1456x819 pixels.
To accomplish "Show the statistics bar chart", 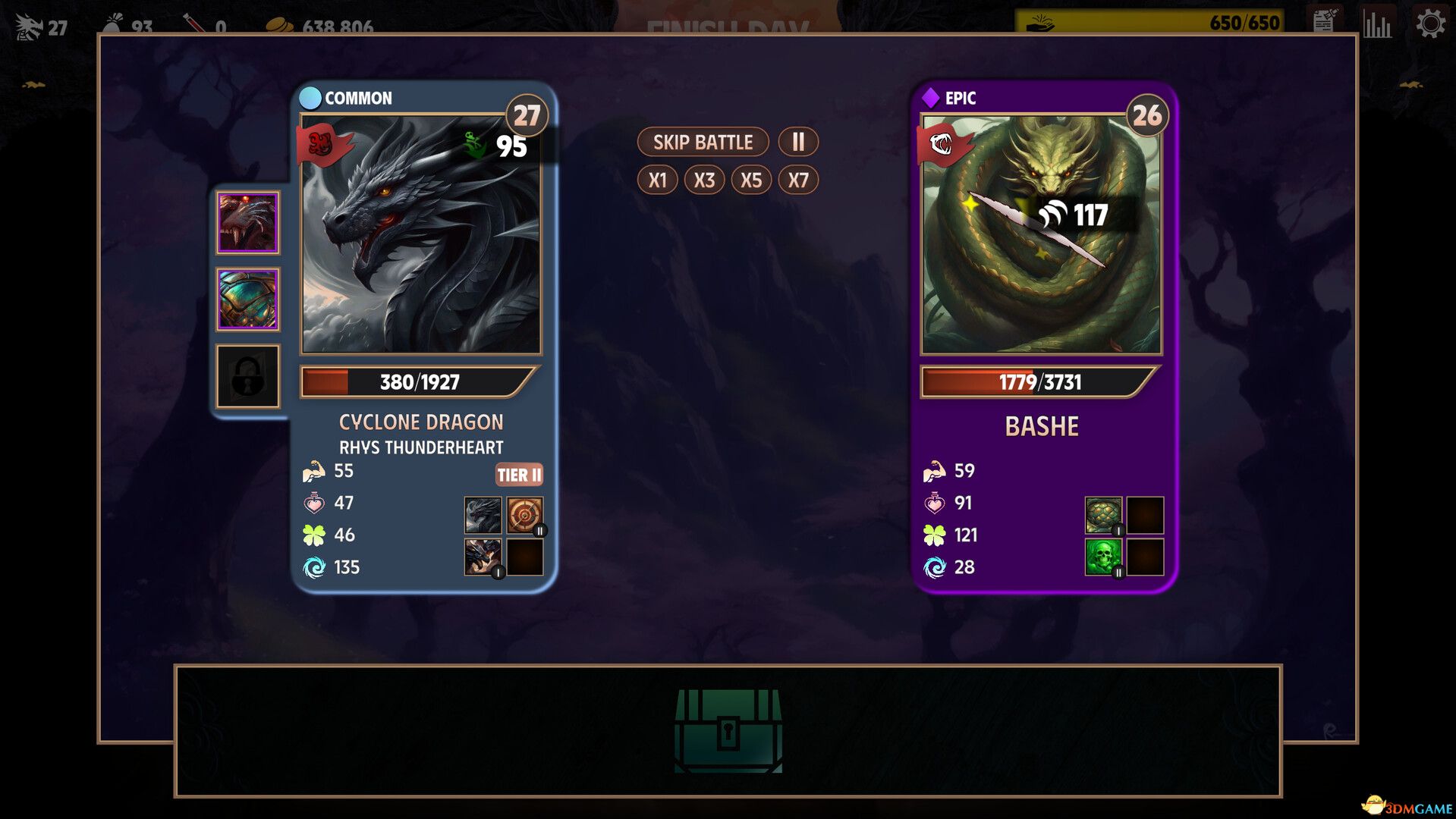I will point(1377,24).
